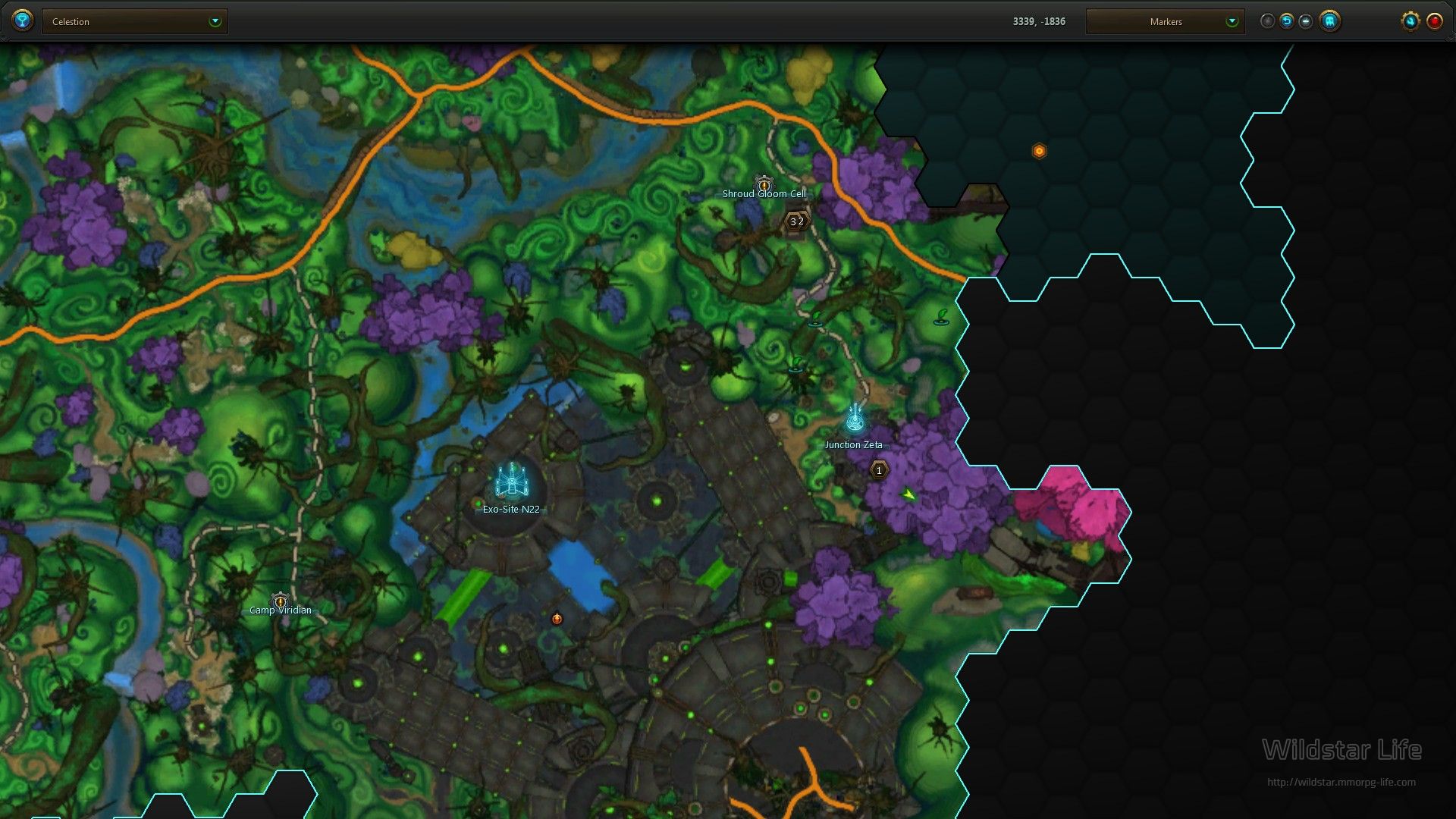Select the hexagon marker numbered 1

(x=879, y=471)
